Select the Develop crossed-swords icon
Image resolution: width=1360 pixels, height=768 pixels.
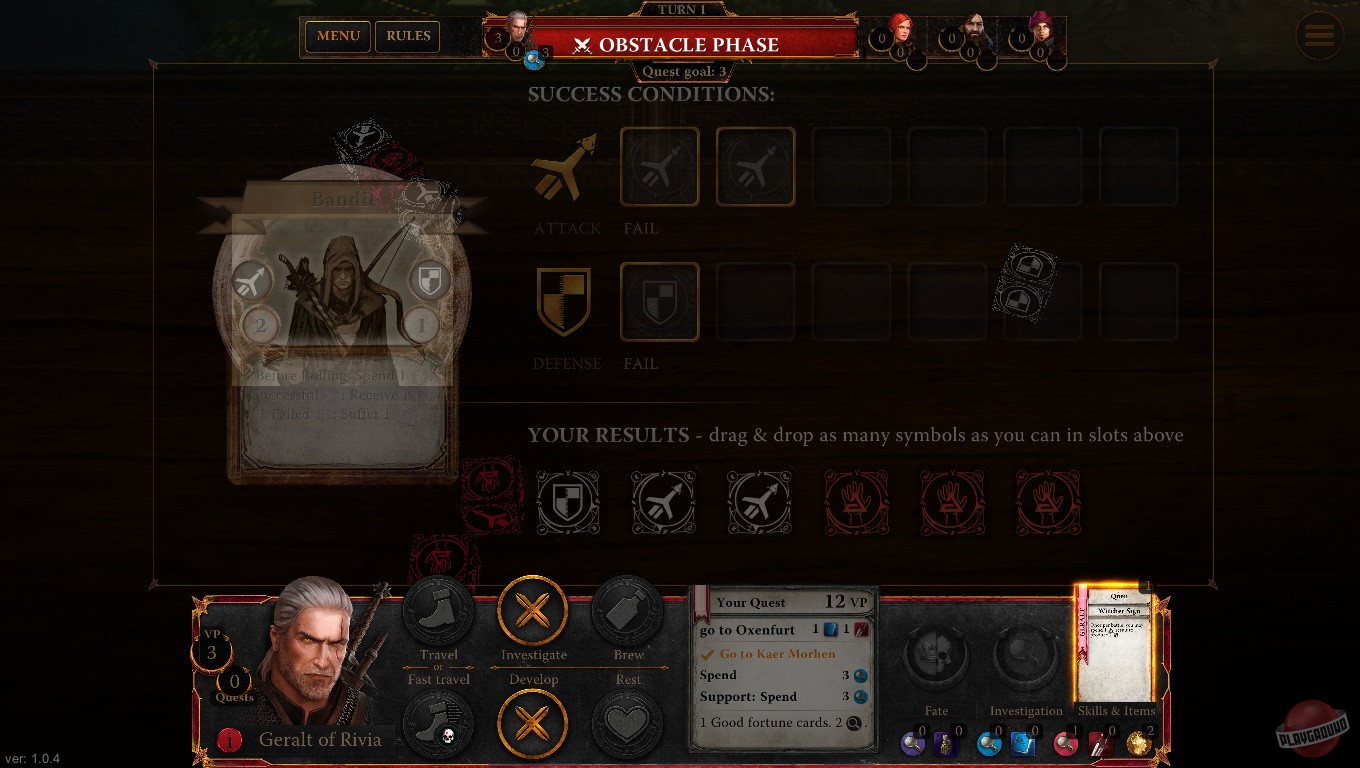533,723
